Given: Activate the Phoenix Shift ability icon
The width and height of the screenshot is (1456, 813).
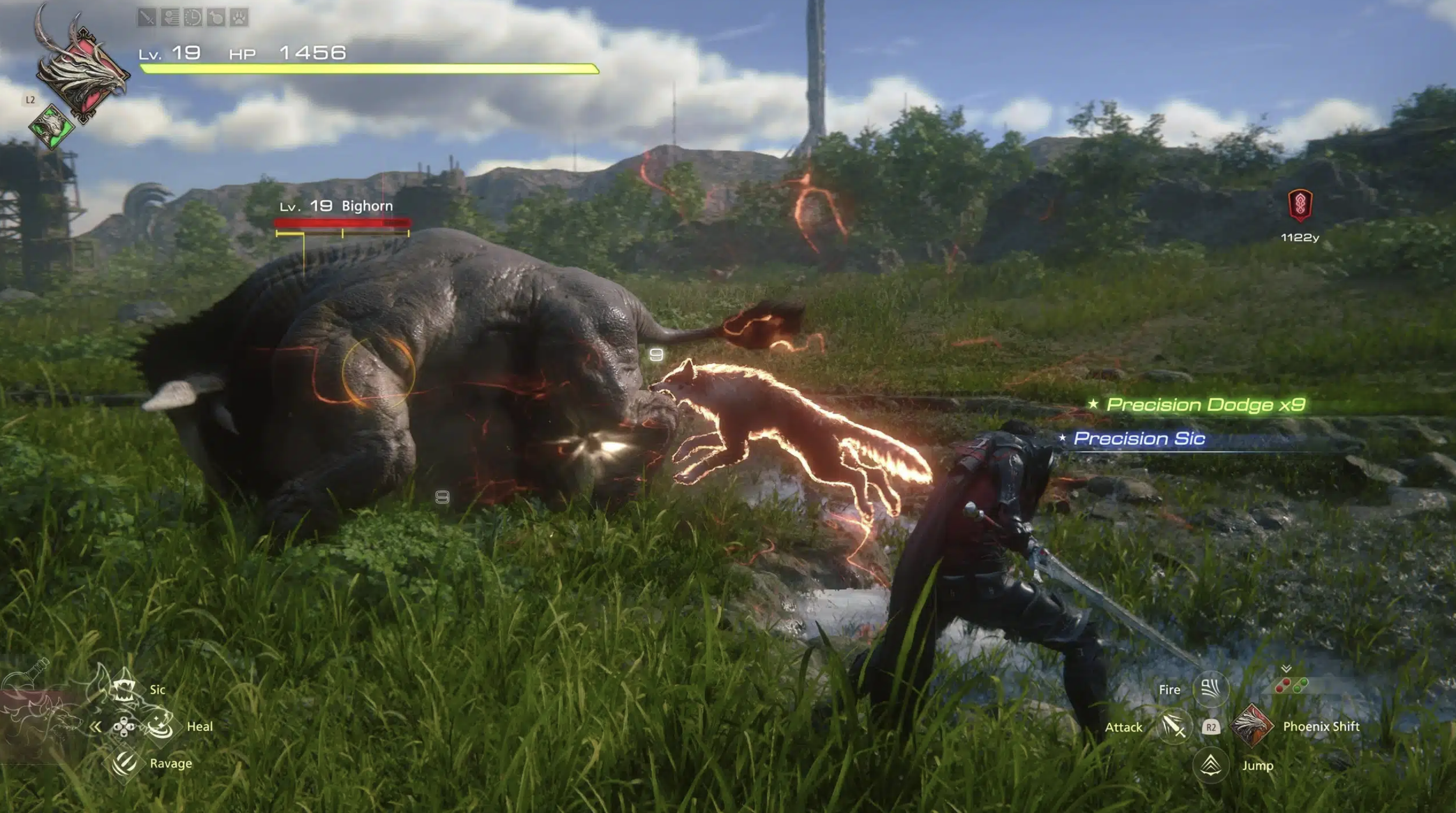Looking at the screenshot, I should [1250, 726].
